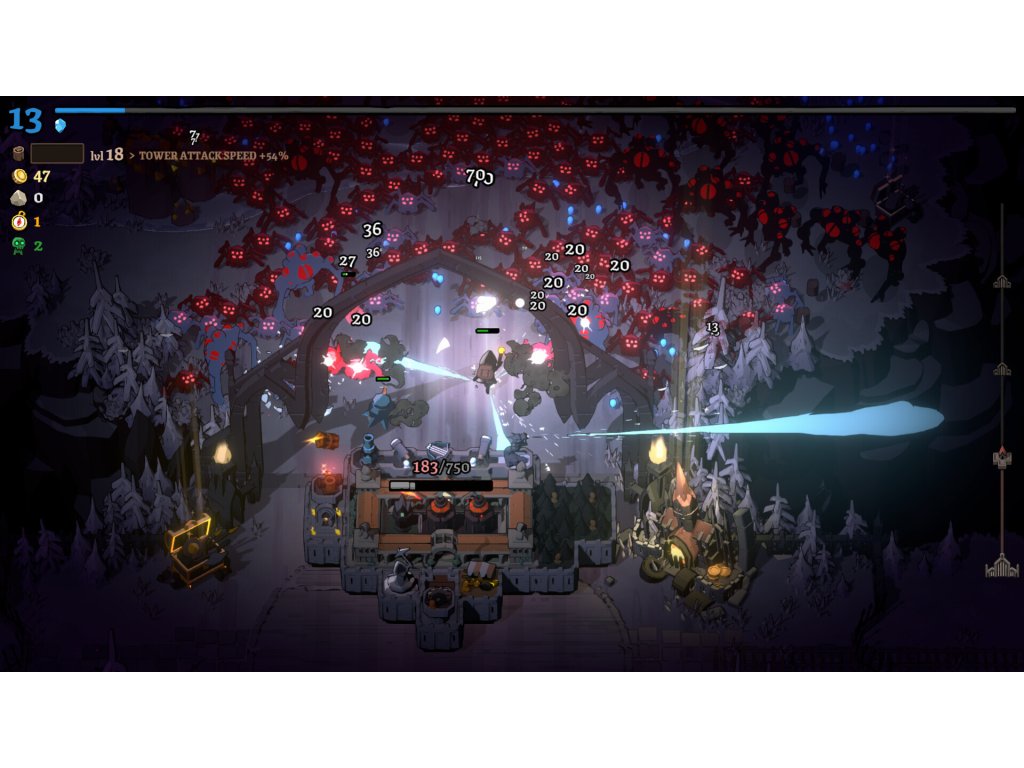Select the blue crystal gem icon

[60, 125]
